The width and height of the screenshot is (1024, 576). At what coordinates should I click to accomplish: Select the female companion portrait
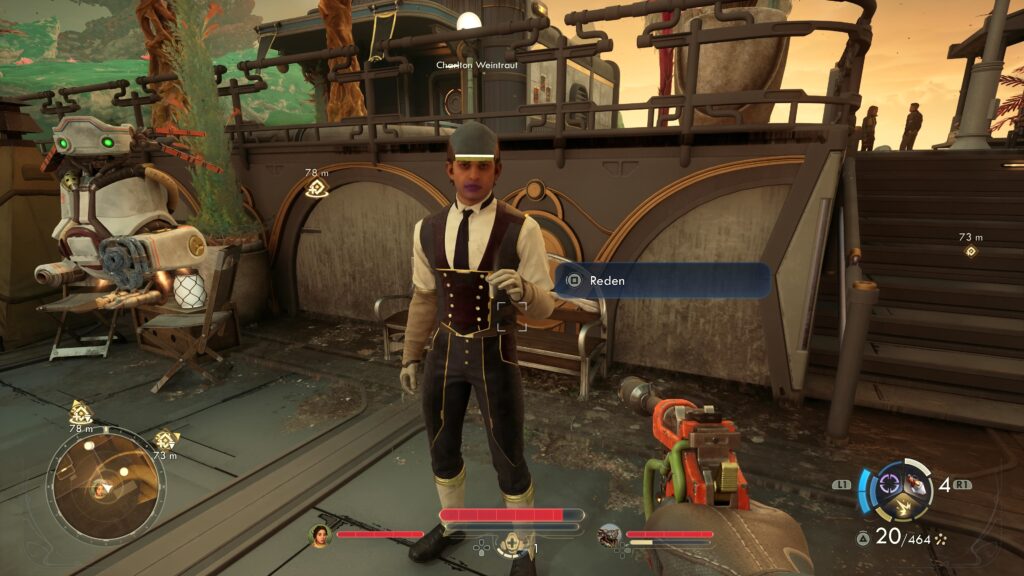320,535
